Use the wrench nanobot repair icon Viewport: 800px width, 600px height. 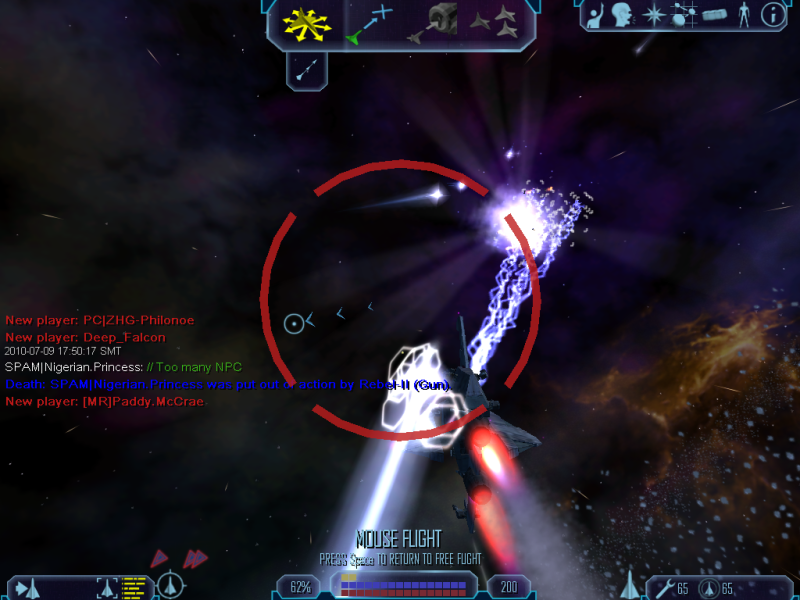665,588
